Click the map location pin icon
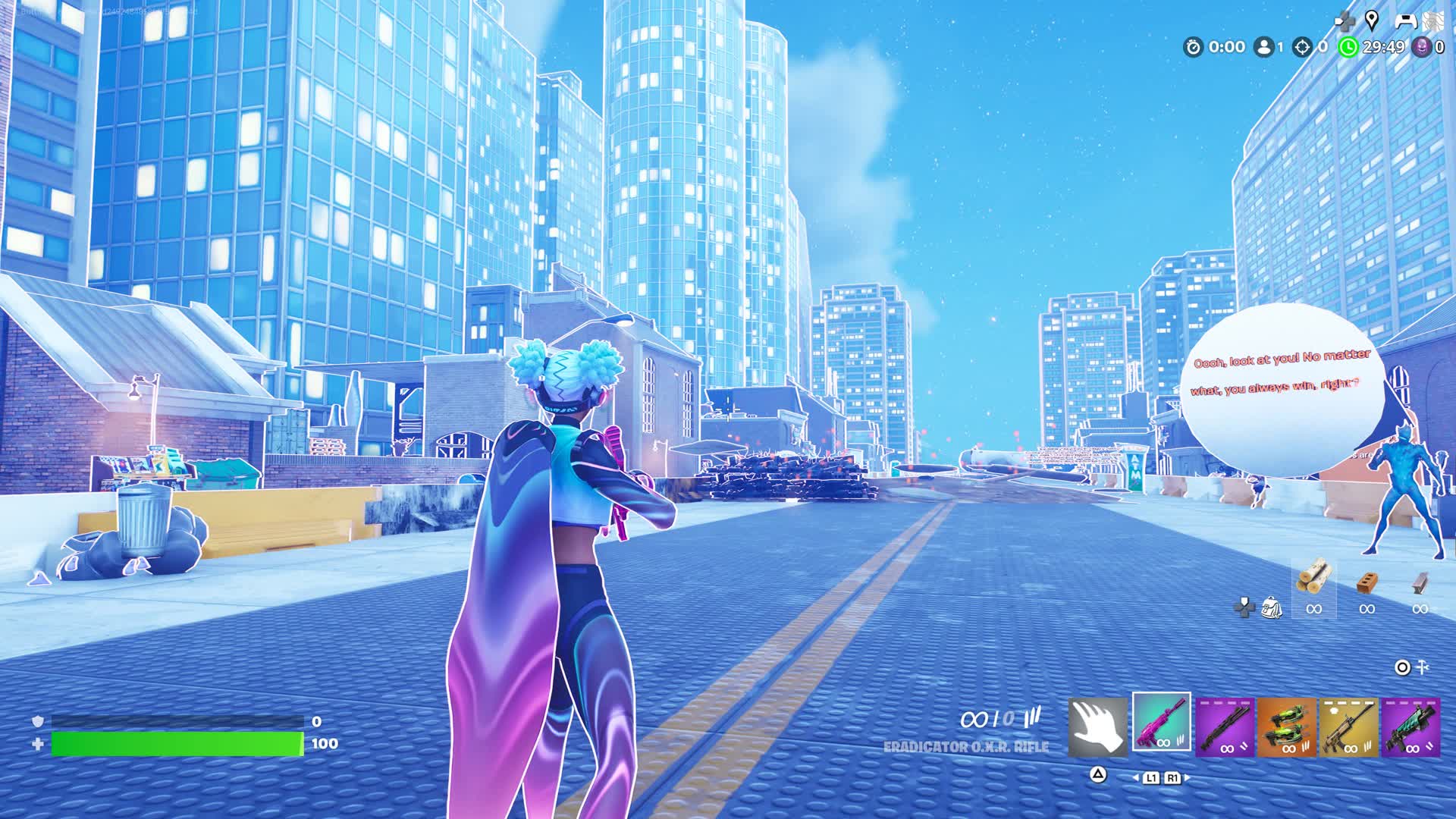 [x=1371, y=20]
